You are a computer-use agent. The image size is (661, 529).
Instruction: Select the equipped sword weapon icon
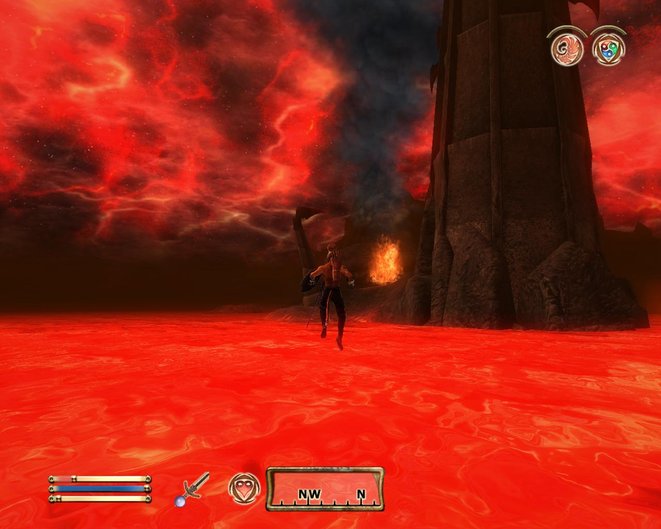pos(194,488)
